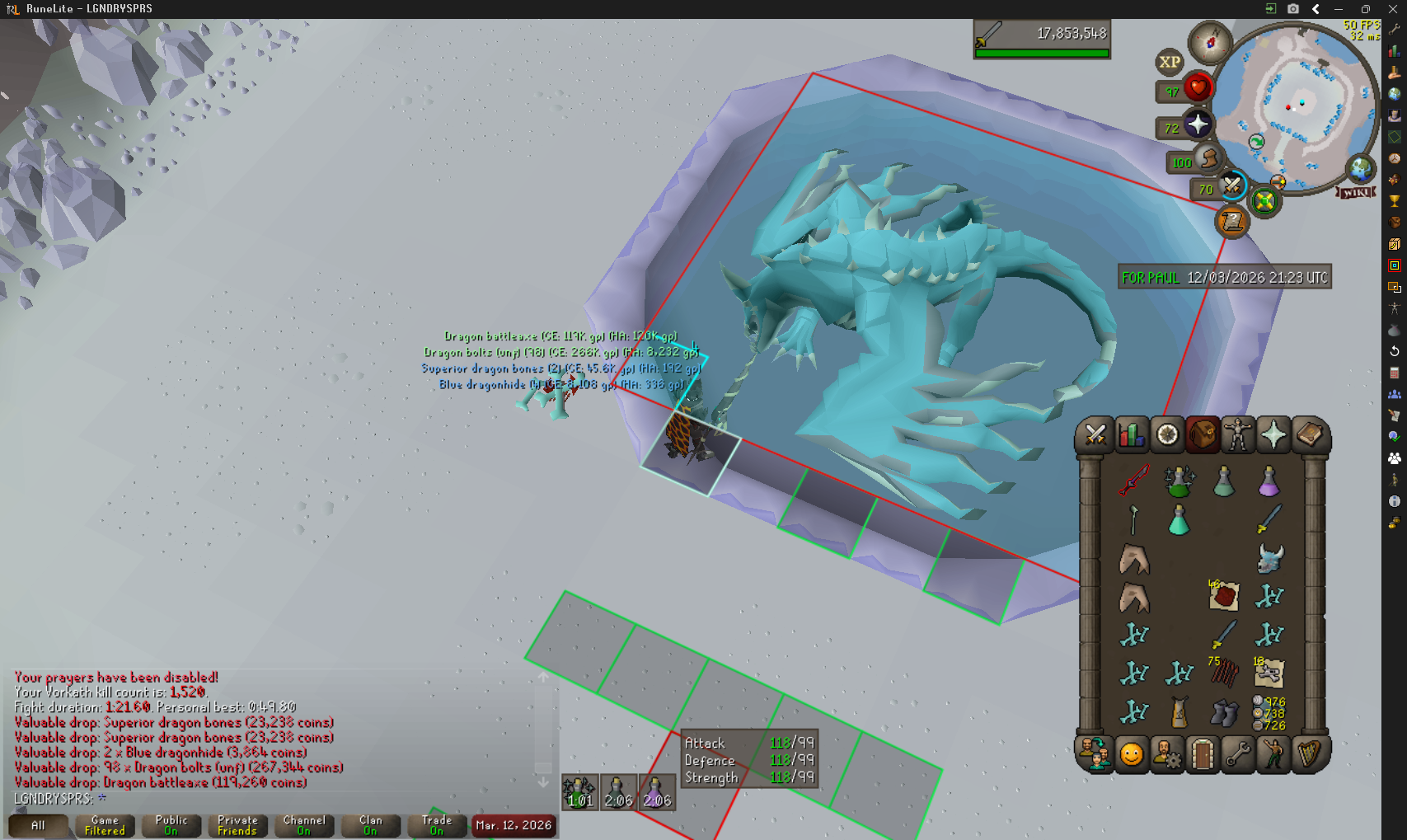Screen dimensions: 1407x840
Task: Switch to the Prayer tab
Action: click(x=1273, y=434)
